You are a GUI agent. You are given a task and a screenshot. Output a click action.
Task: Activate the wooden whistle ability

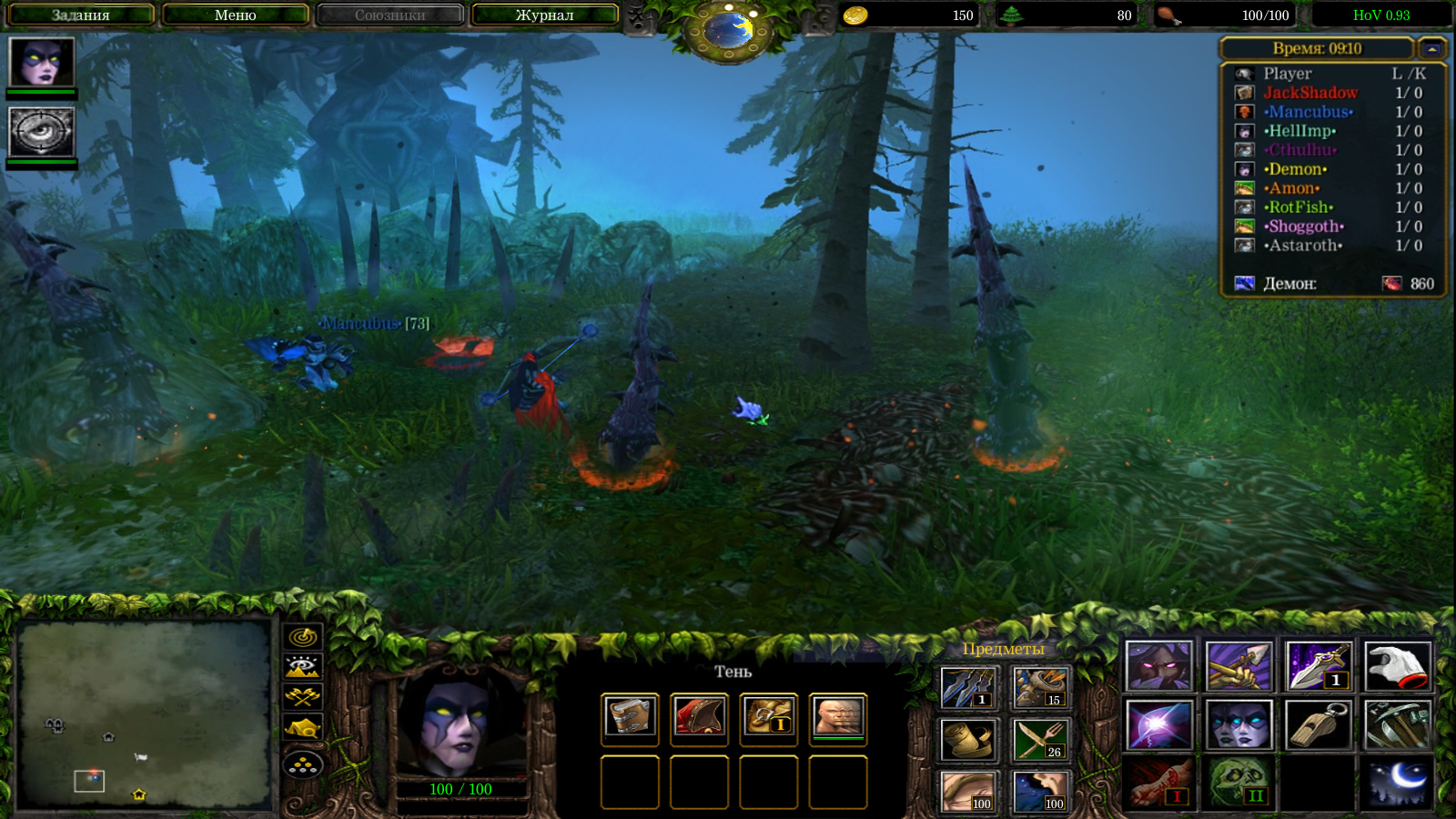(x=1318, y=724)
